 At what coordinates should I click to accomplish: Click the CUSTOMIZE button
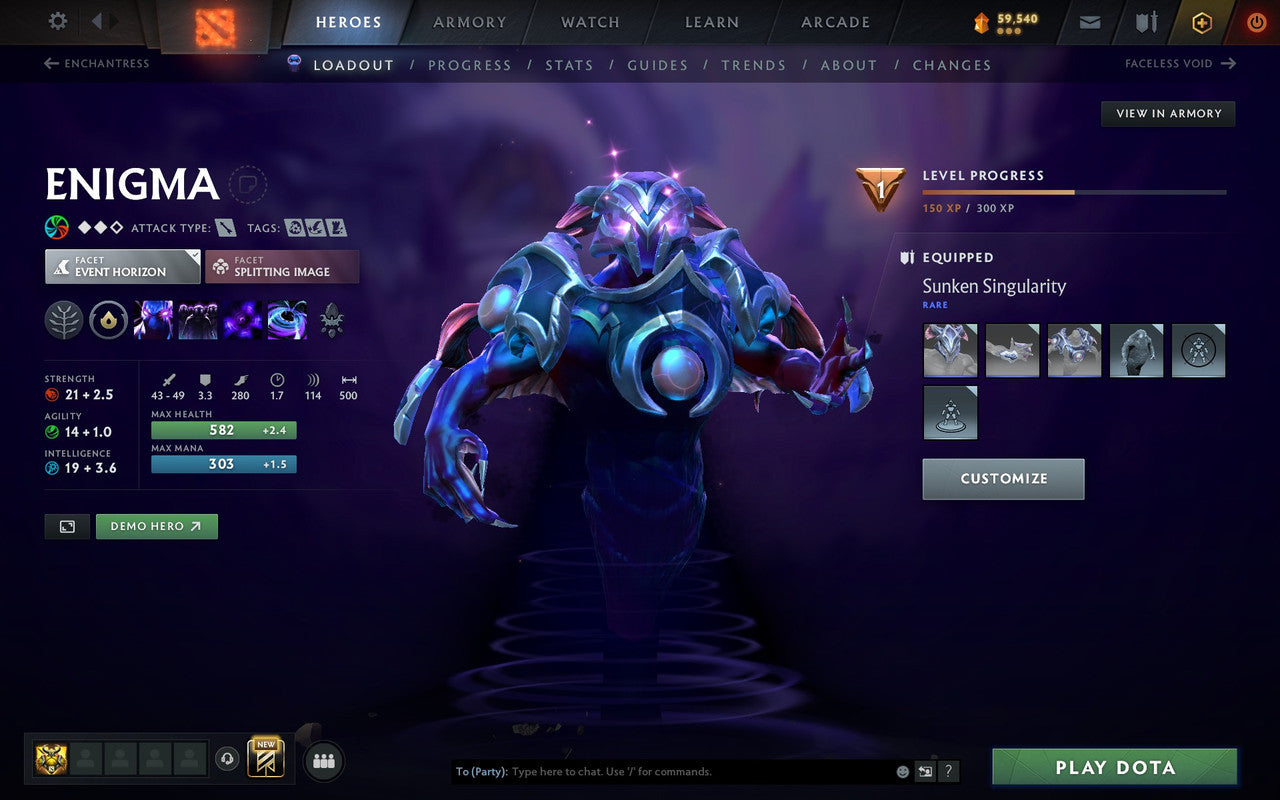1003,479
